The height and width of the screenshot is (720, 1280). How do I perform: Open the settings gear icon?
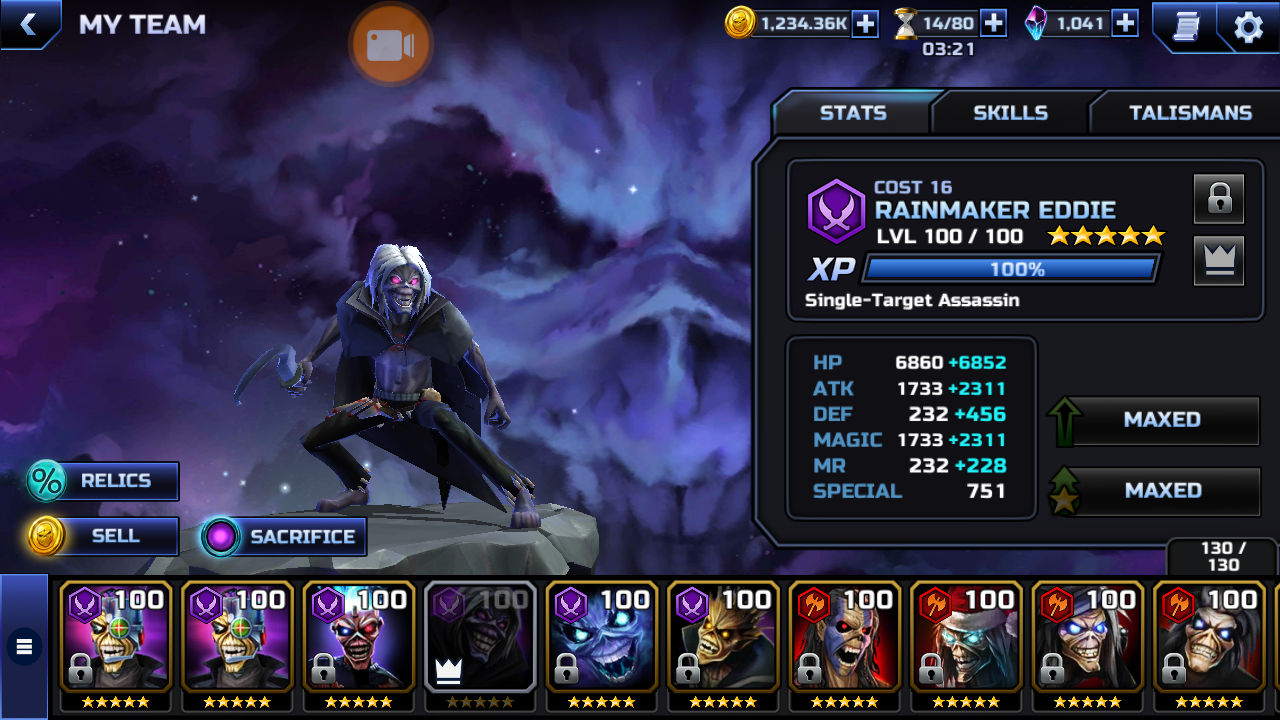tap(1248, 27)
